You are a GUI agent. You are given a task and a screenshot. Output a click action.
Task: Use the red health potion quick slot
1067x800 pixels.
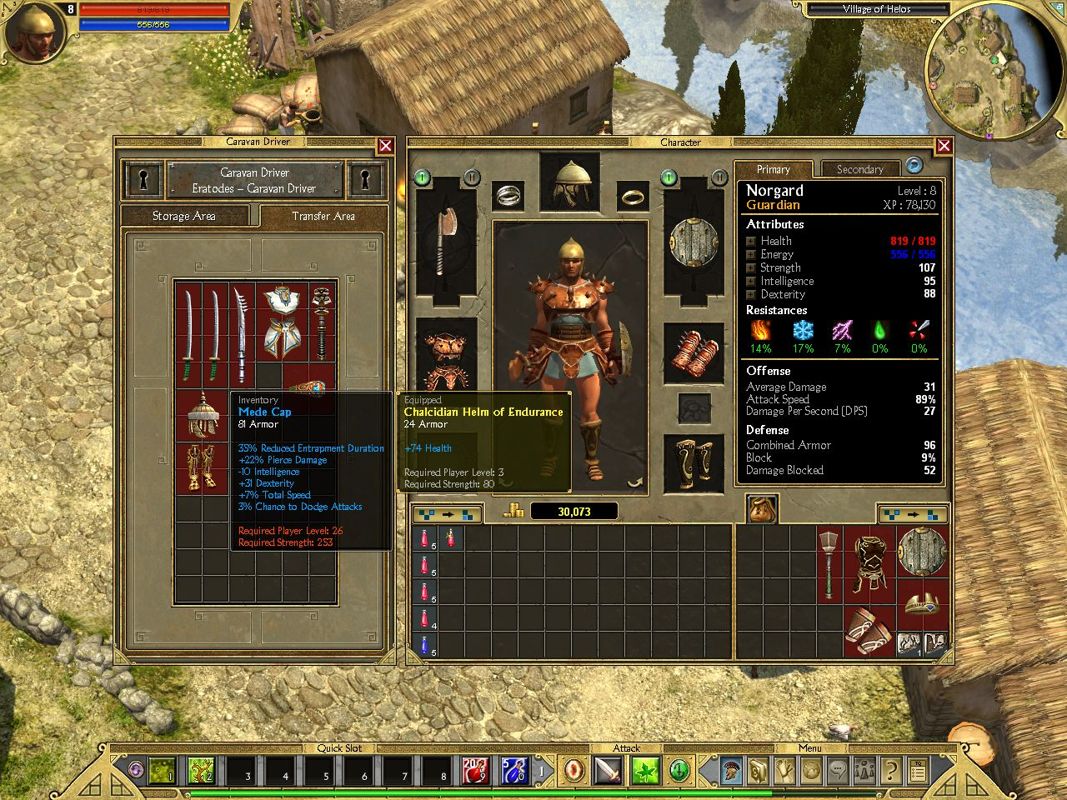476,770
